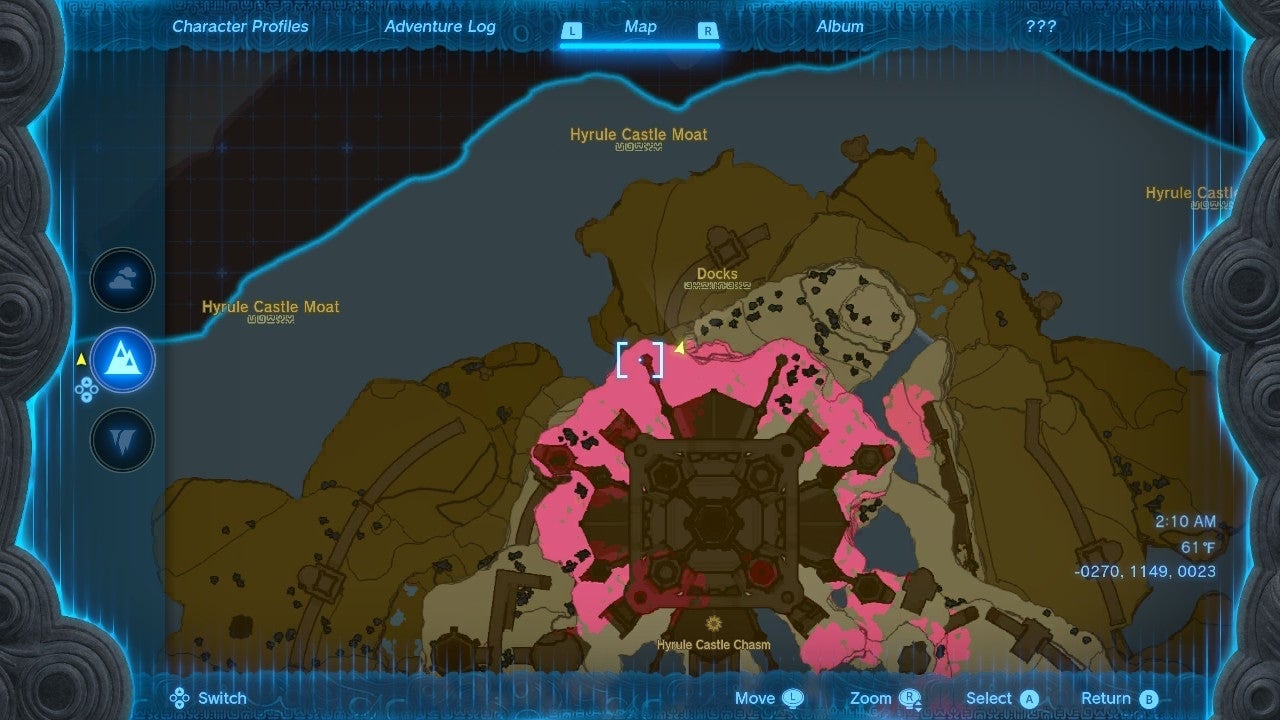Viewport: 1280px width, 720px height.
Task: Toggle the yellow arrow beside the map layers
Action: pos(81,360)
